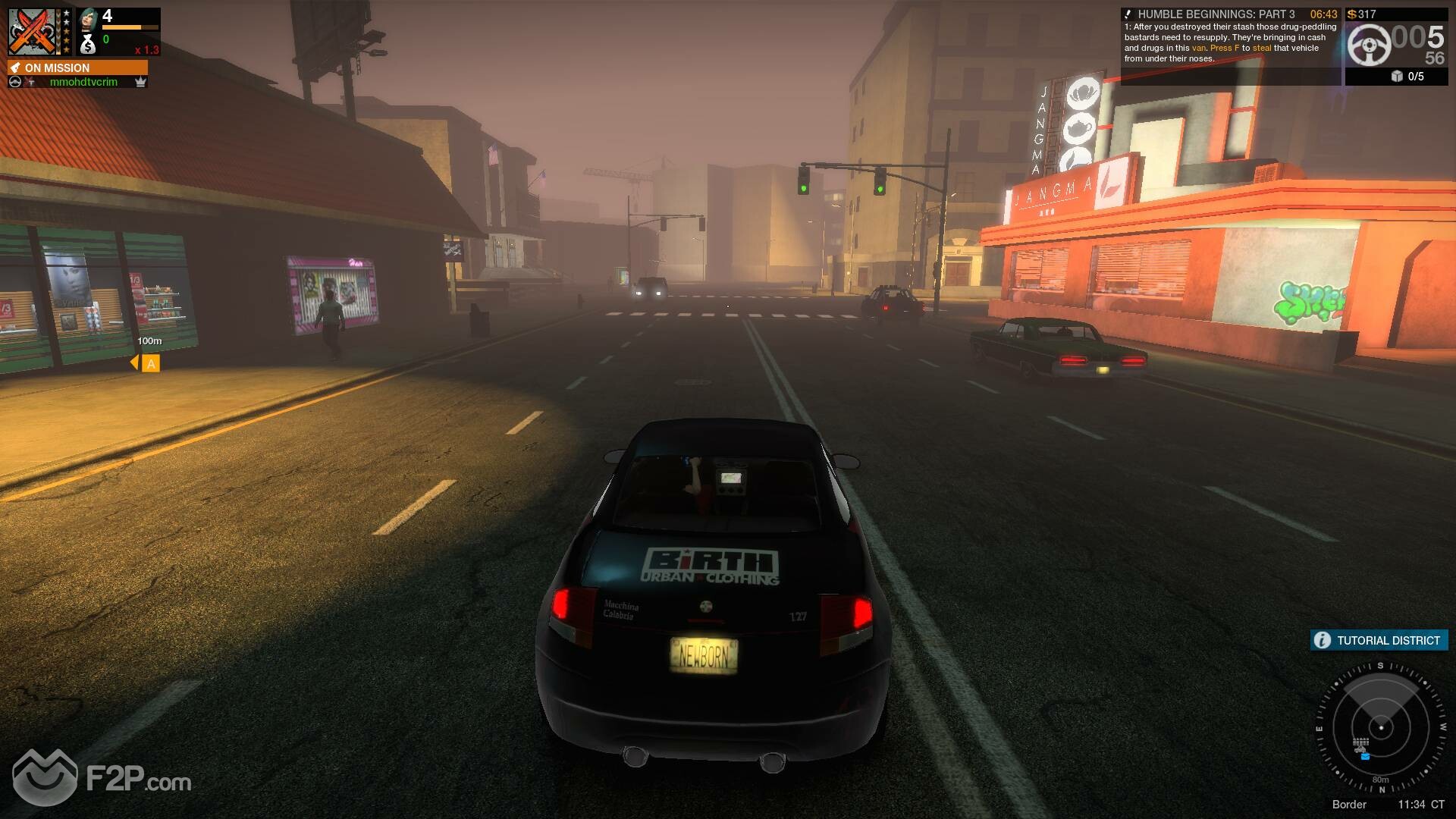Click the circular radar minimap
Viewport: 1456px width, 819px height.
tap(1381, 728)
